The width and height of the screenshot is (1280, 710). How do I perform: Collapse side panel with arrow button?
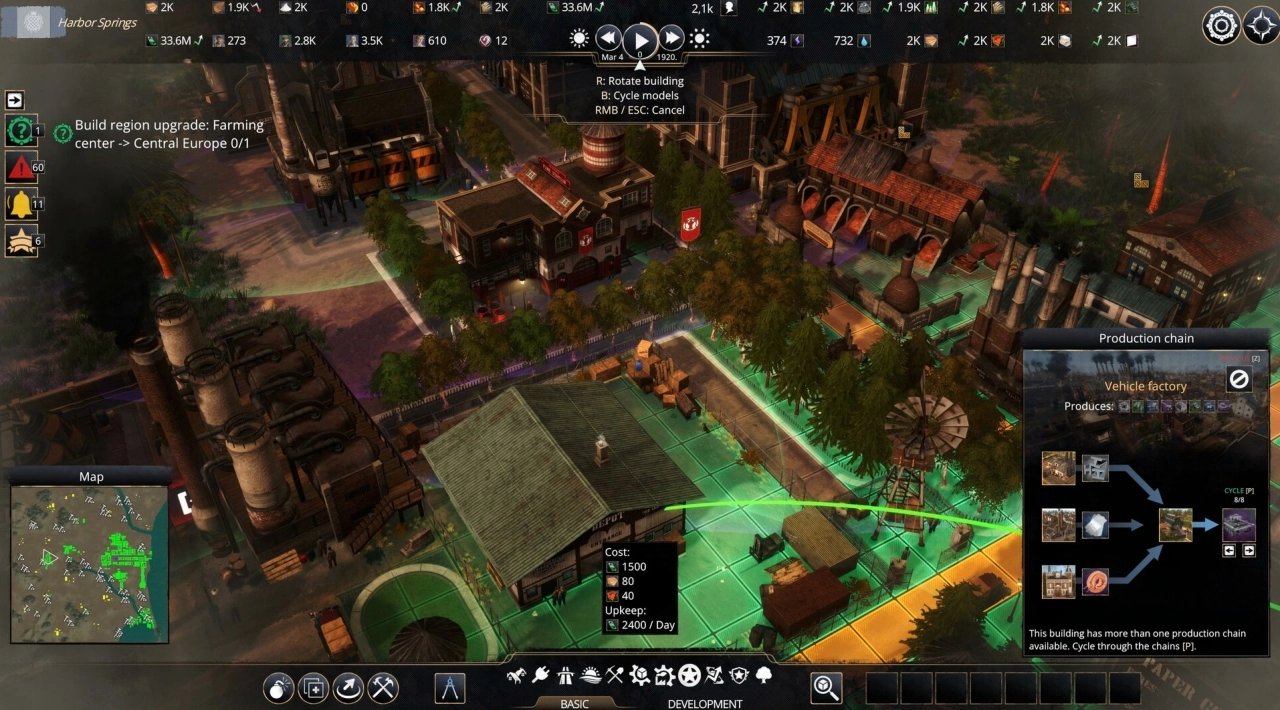point(15,100)
